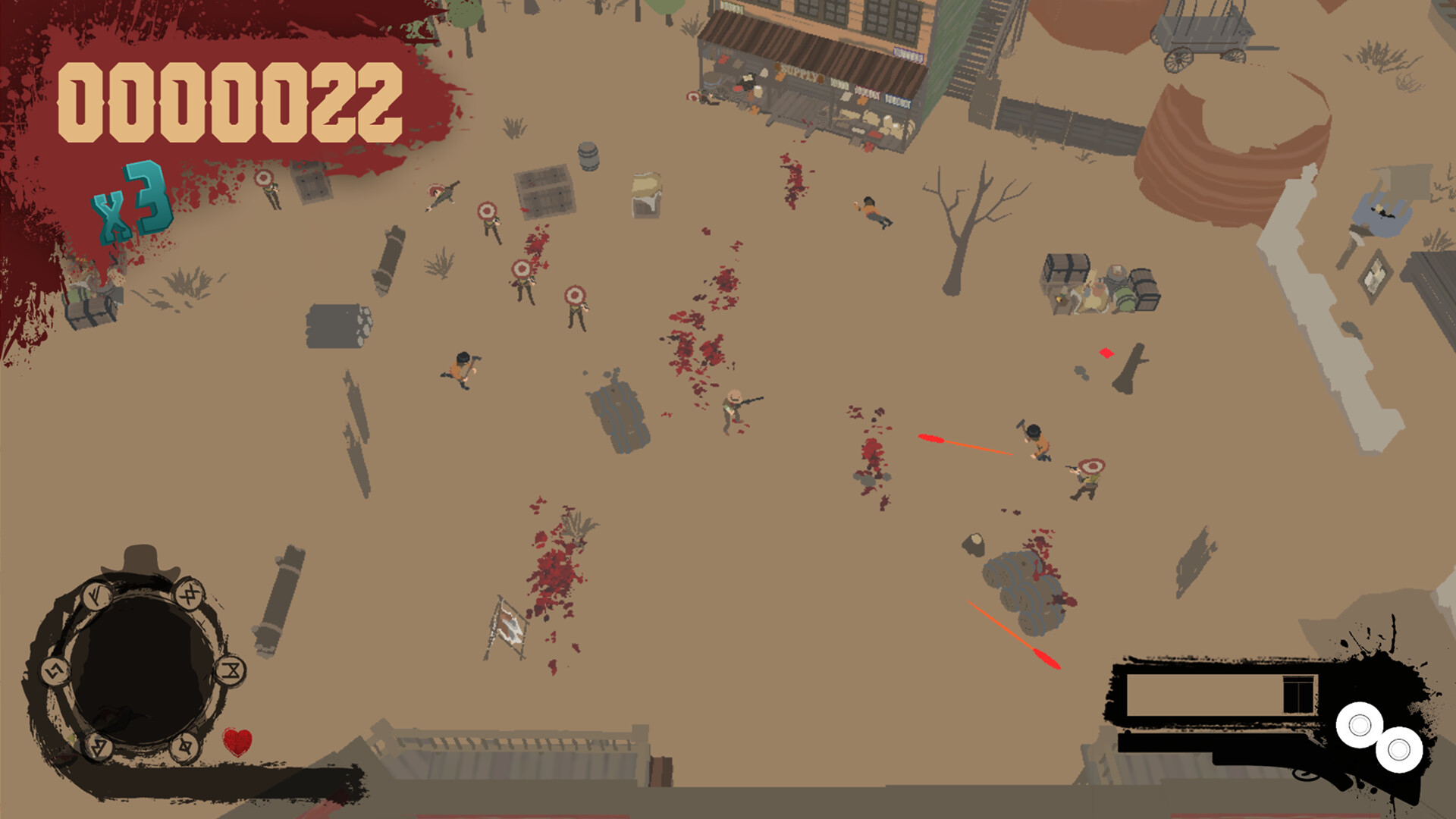Click the red heart health icon
1456x819 pixels.
236,742
